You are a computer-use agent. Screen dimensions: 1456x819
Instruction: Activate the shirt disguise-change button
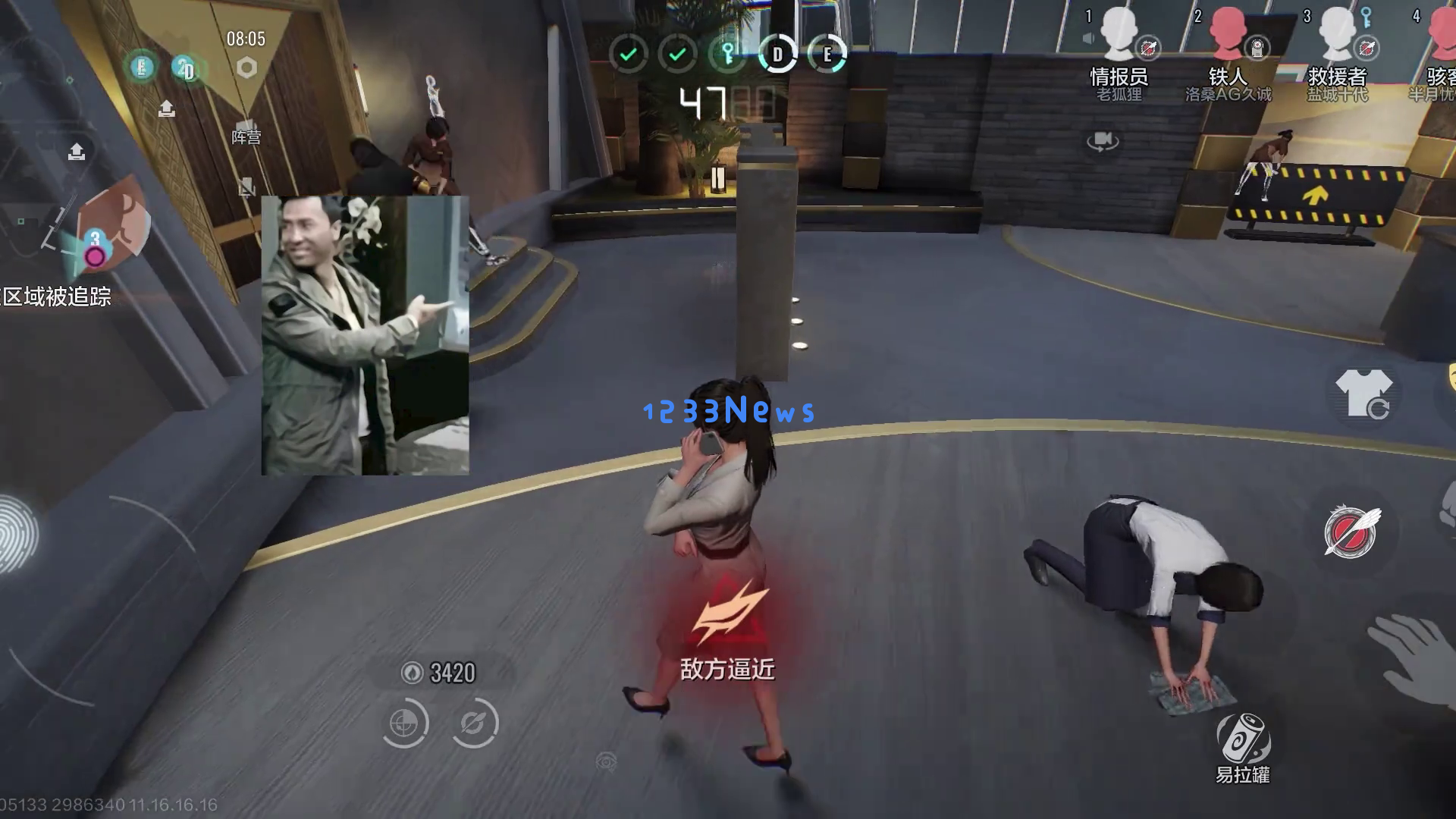1364,394
